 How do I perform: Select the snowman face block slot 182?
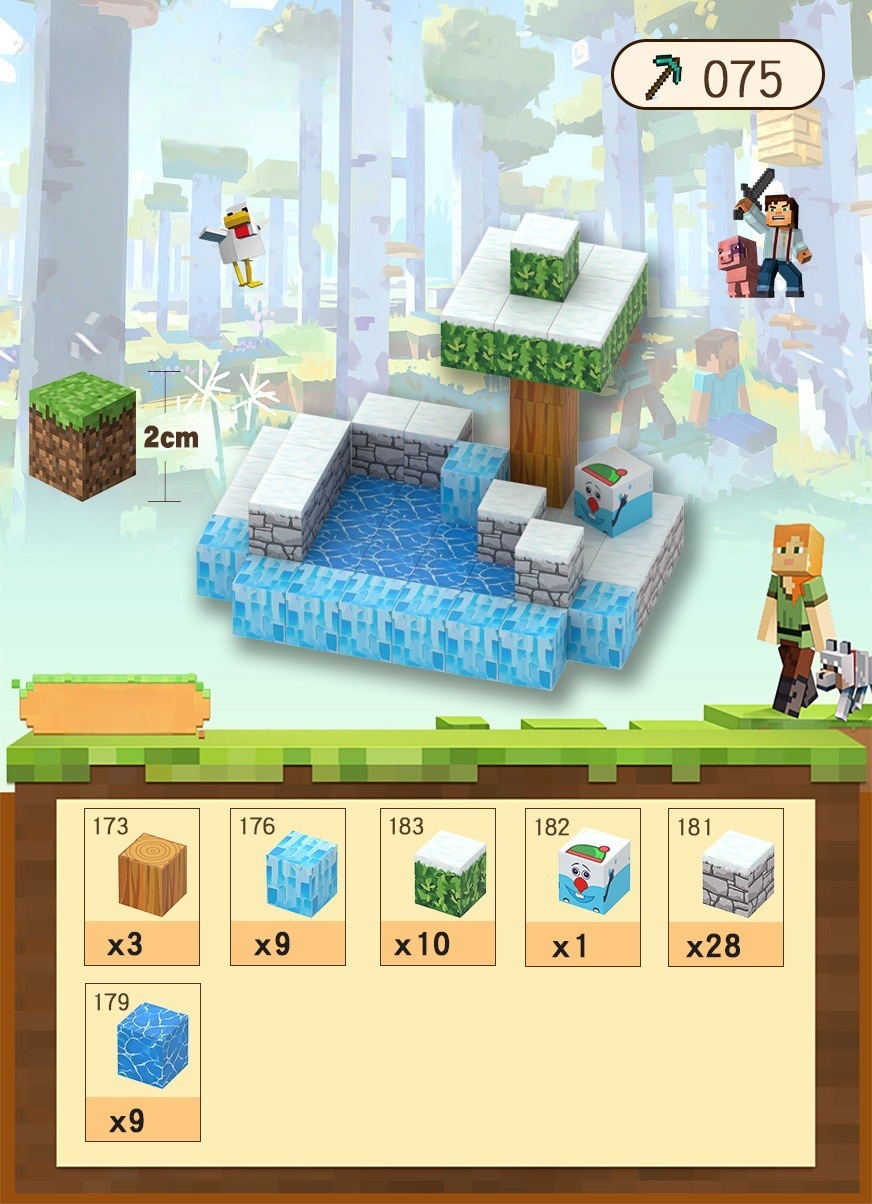pos(583,885)
